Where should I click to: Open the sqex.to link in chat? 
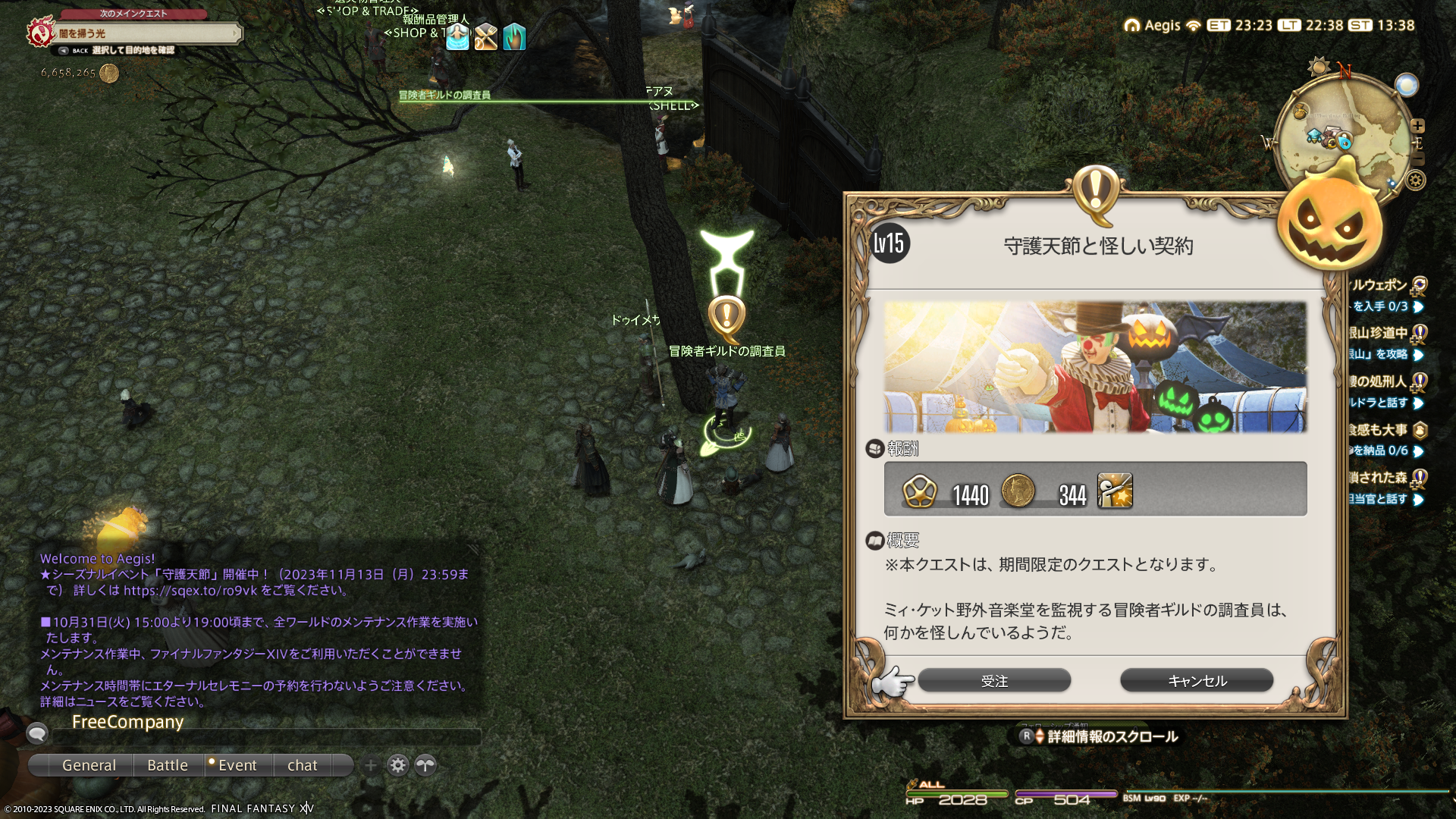click(x=190, y=591)
